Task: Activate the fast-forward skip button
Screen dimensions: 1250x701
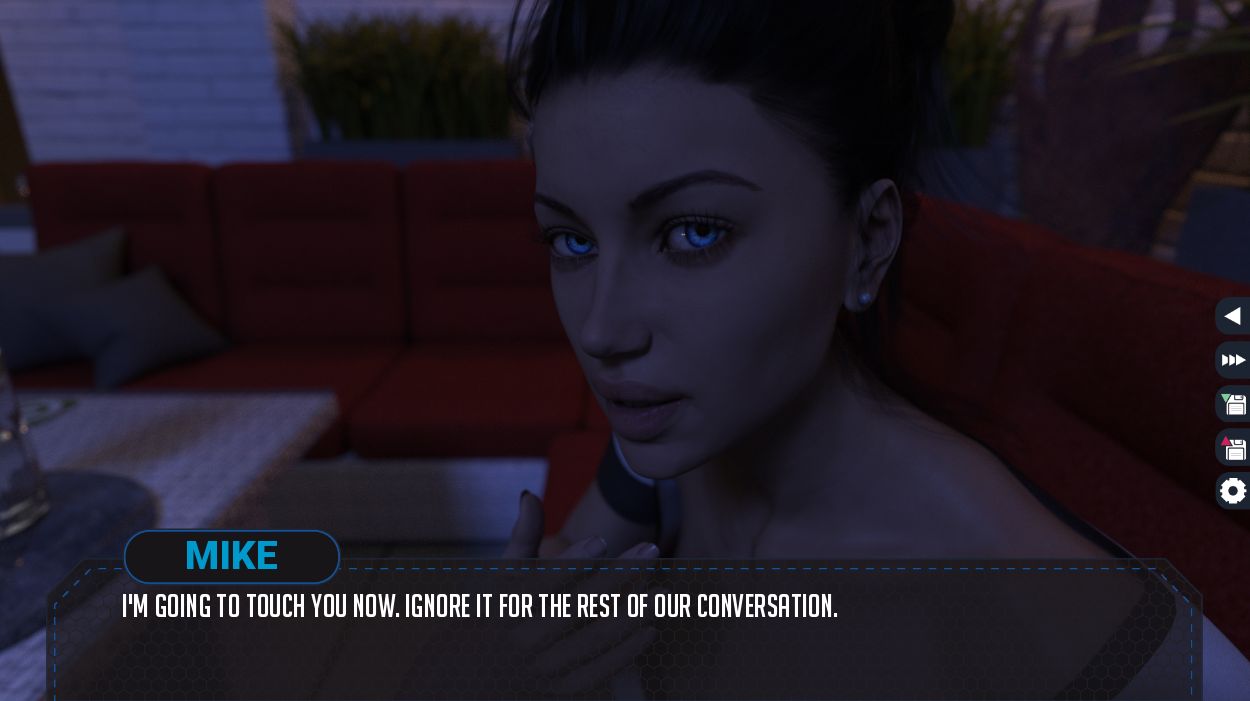Action: pyautogui.click(x=1233, y=360)
